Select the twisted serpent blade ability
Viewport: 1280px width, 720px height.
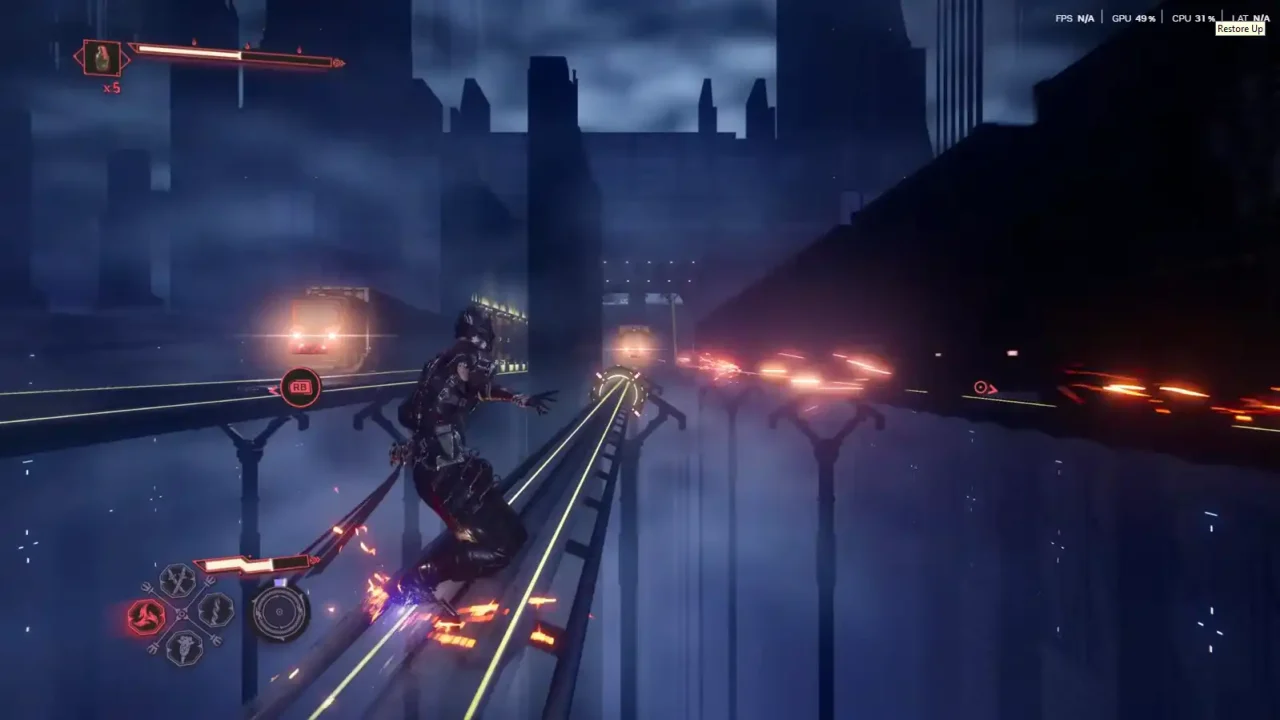pyautogui.click(x=216, y=610)
